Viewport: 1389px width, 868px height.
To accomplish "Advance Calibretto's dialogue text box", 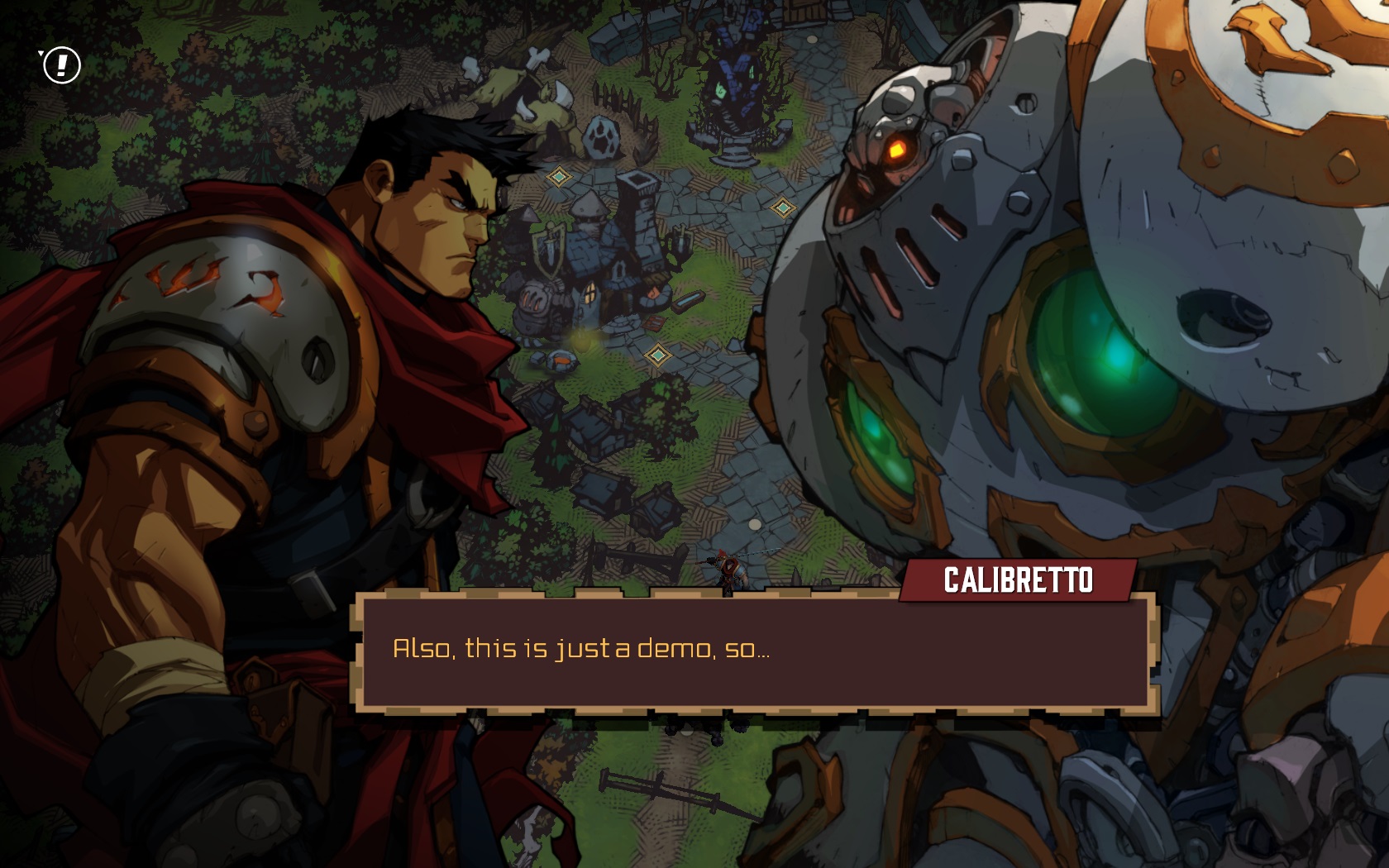I will pos(756,651).
